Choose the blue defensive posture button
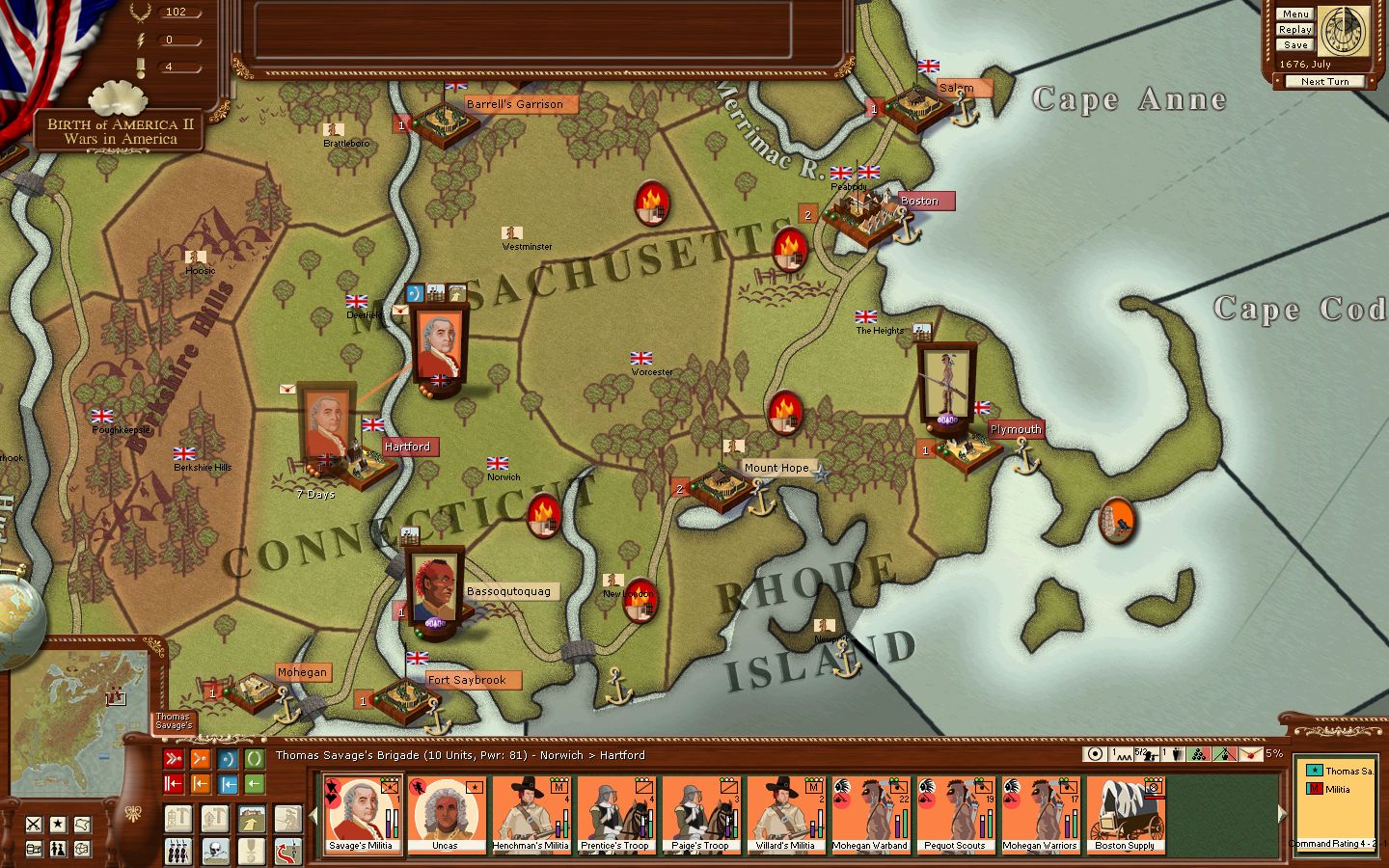1389x868 pixels. pyautogui.click(x=228, y=759)
